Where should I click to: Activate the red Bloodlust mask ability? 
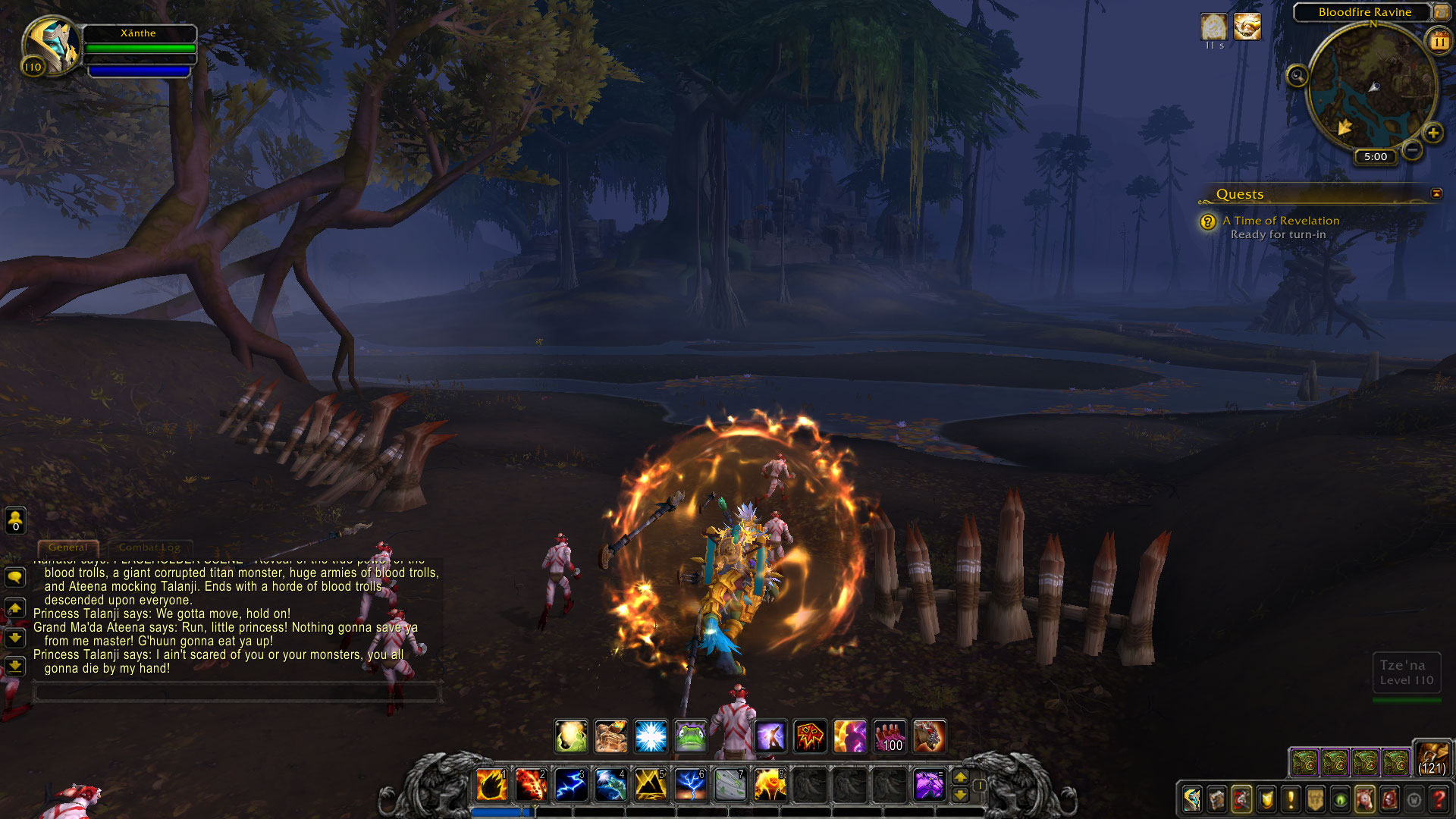click(x=809, y=736)
